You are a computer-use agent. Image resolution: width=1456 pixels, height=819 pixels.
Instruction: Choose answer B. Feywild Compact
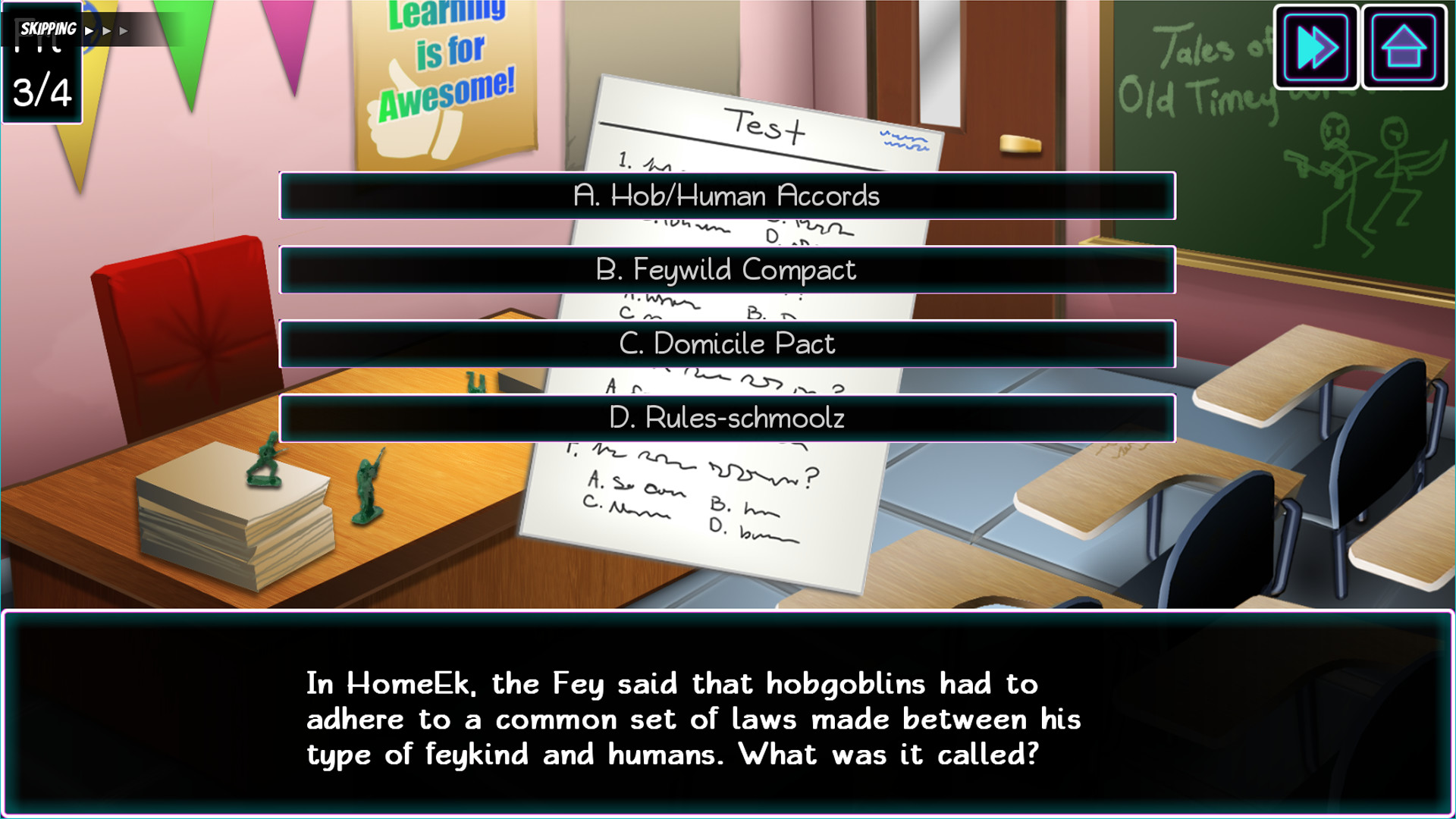727,270
